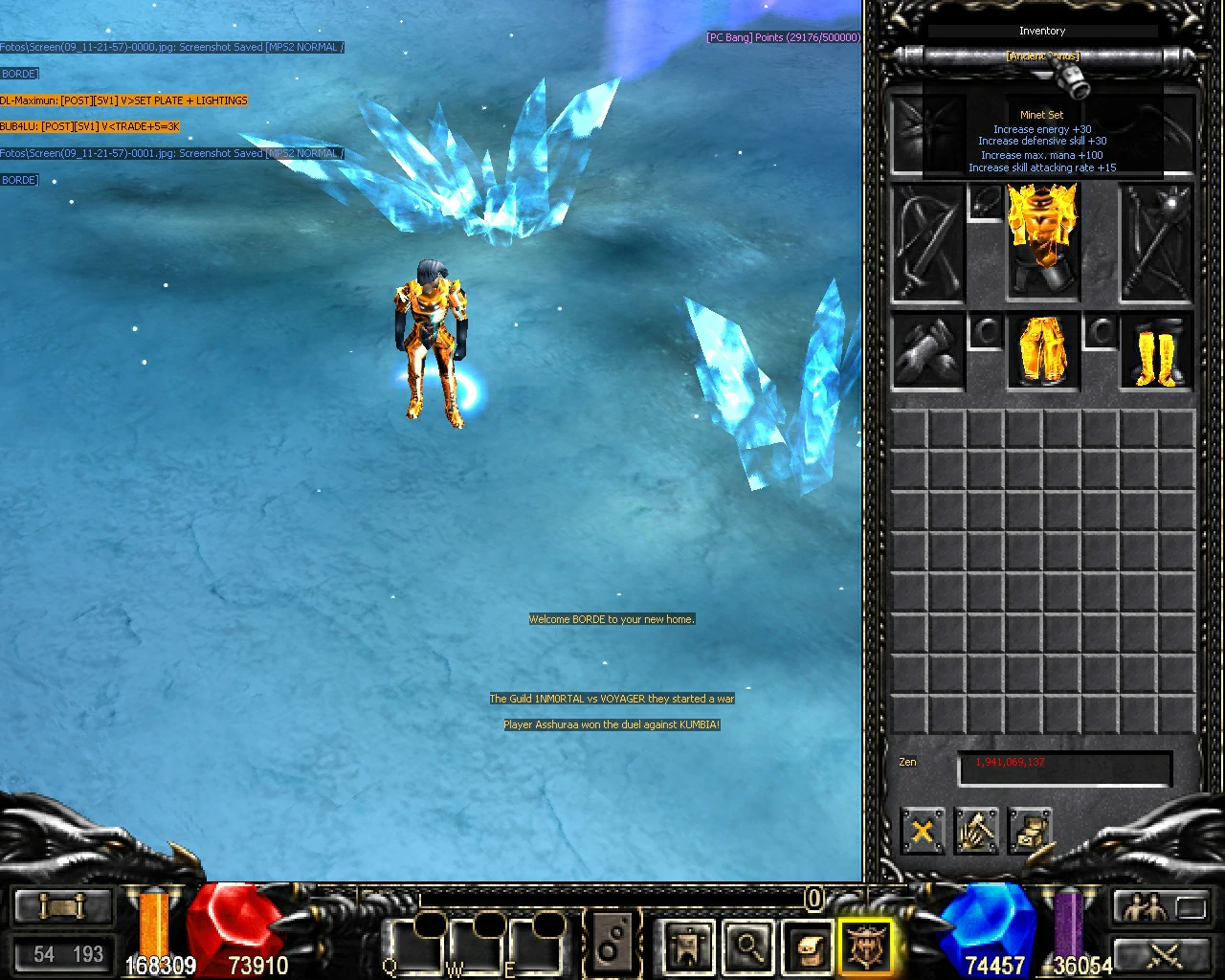Select the equipped golden boots

point(1155,352)
